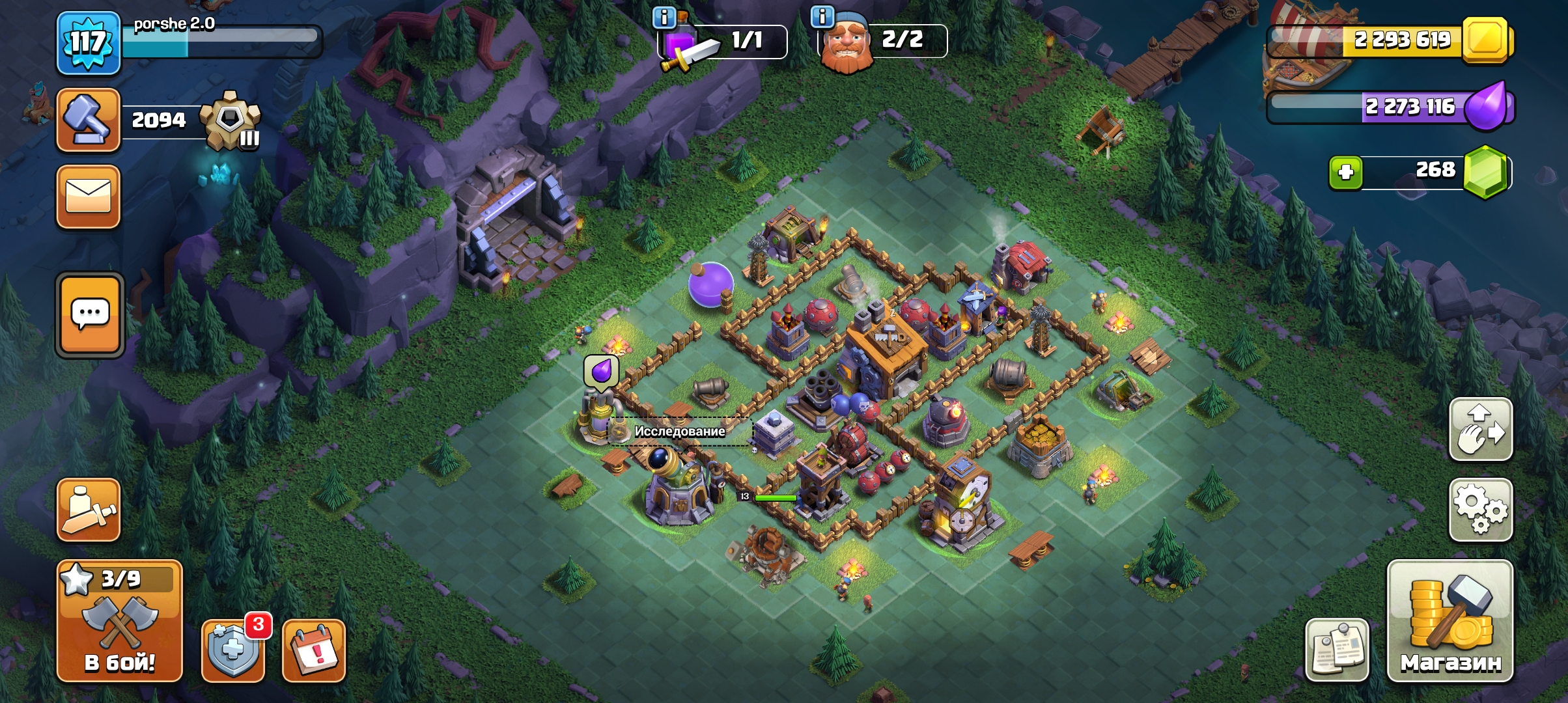Toggle the layout edit hand button
Image resolution: width=1568 pixels, height=703 pixels.
(1480, 429)
